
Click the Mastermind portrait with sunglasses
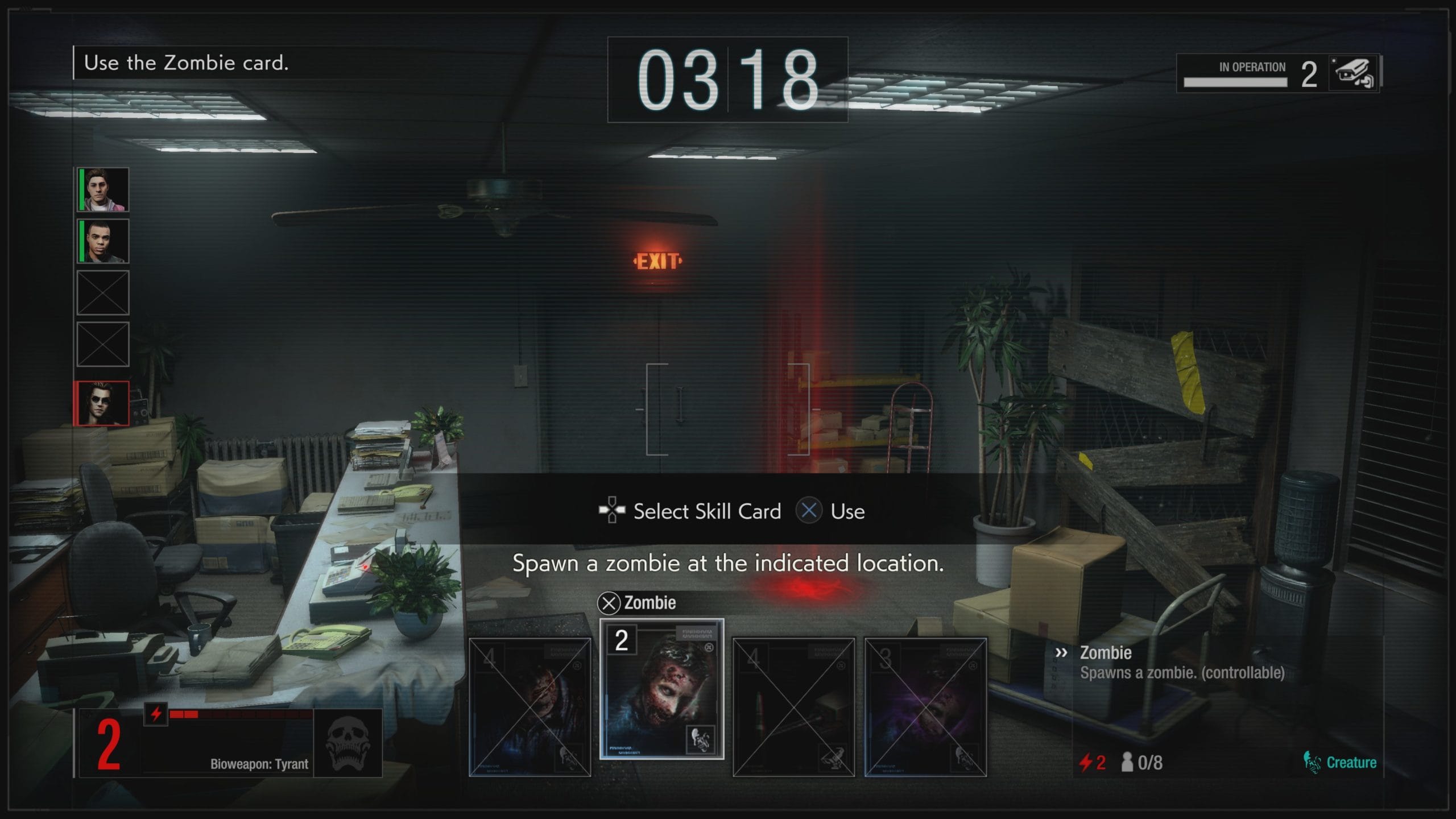point(102,403)
